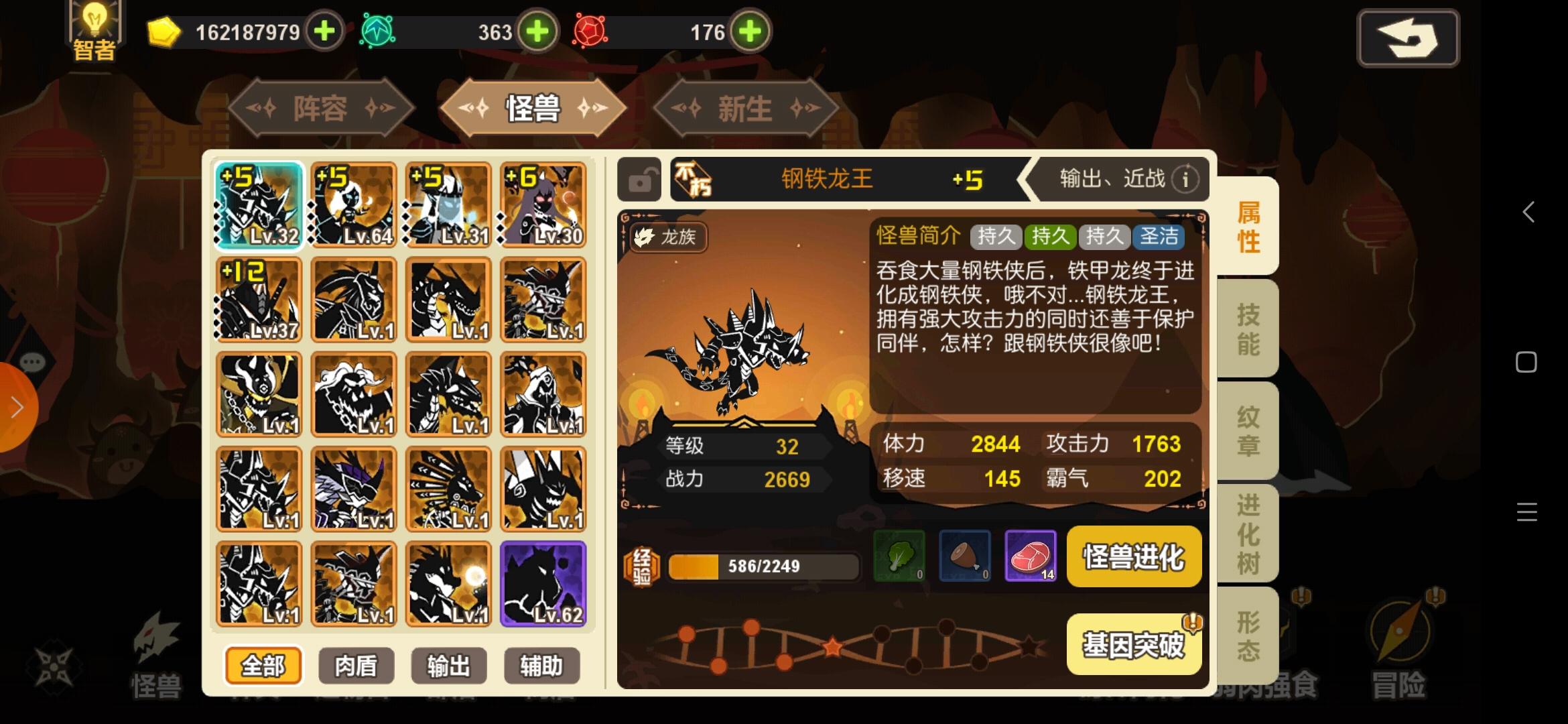Select the 全部 filter option

coord(263,665)
